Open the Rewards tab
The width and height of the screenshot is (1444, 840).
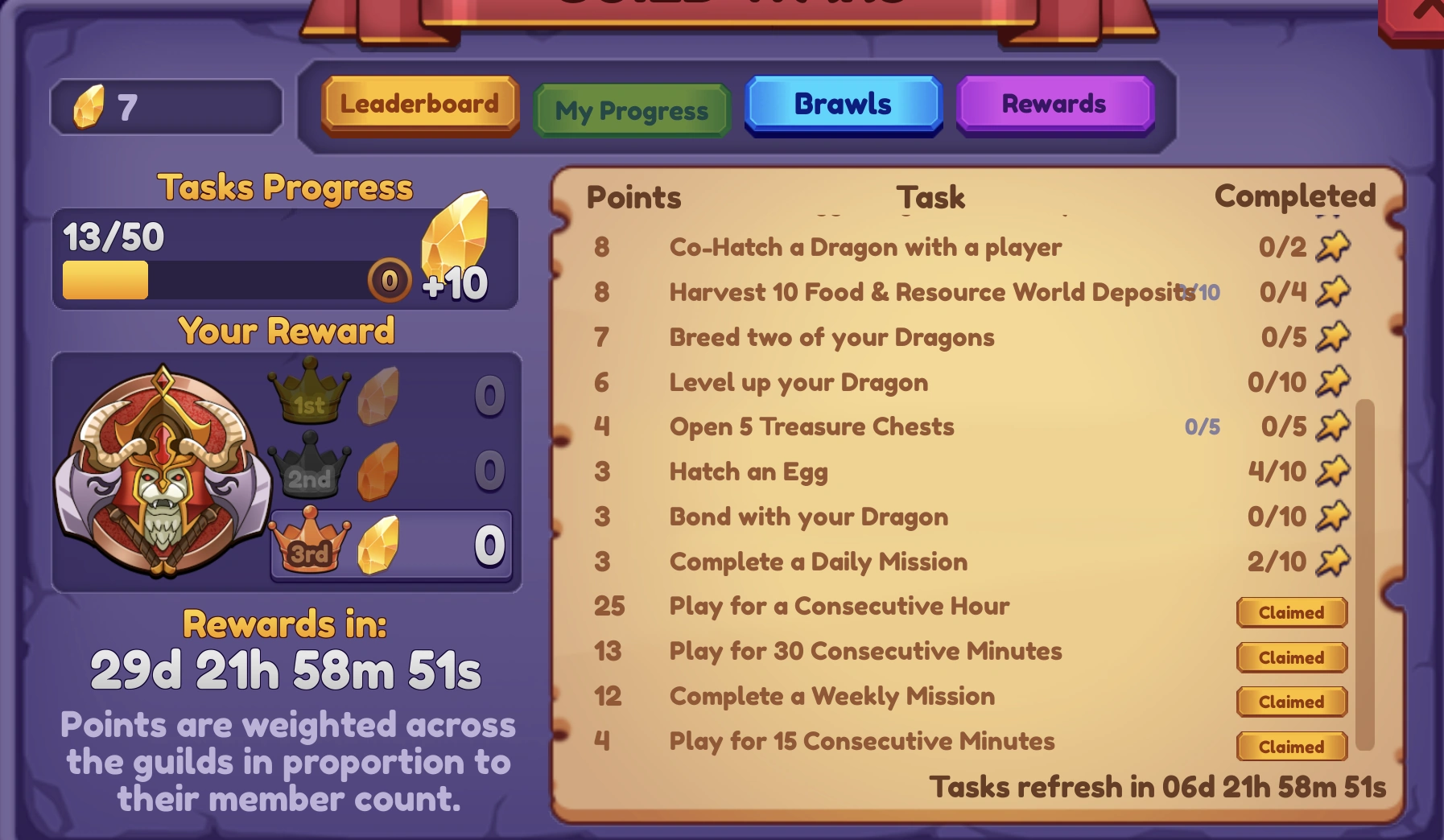coord(1054,104)
